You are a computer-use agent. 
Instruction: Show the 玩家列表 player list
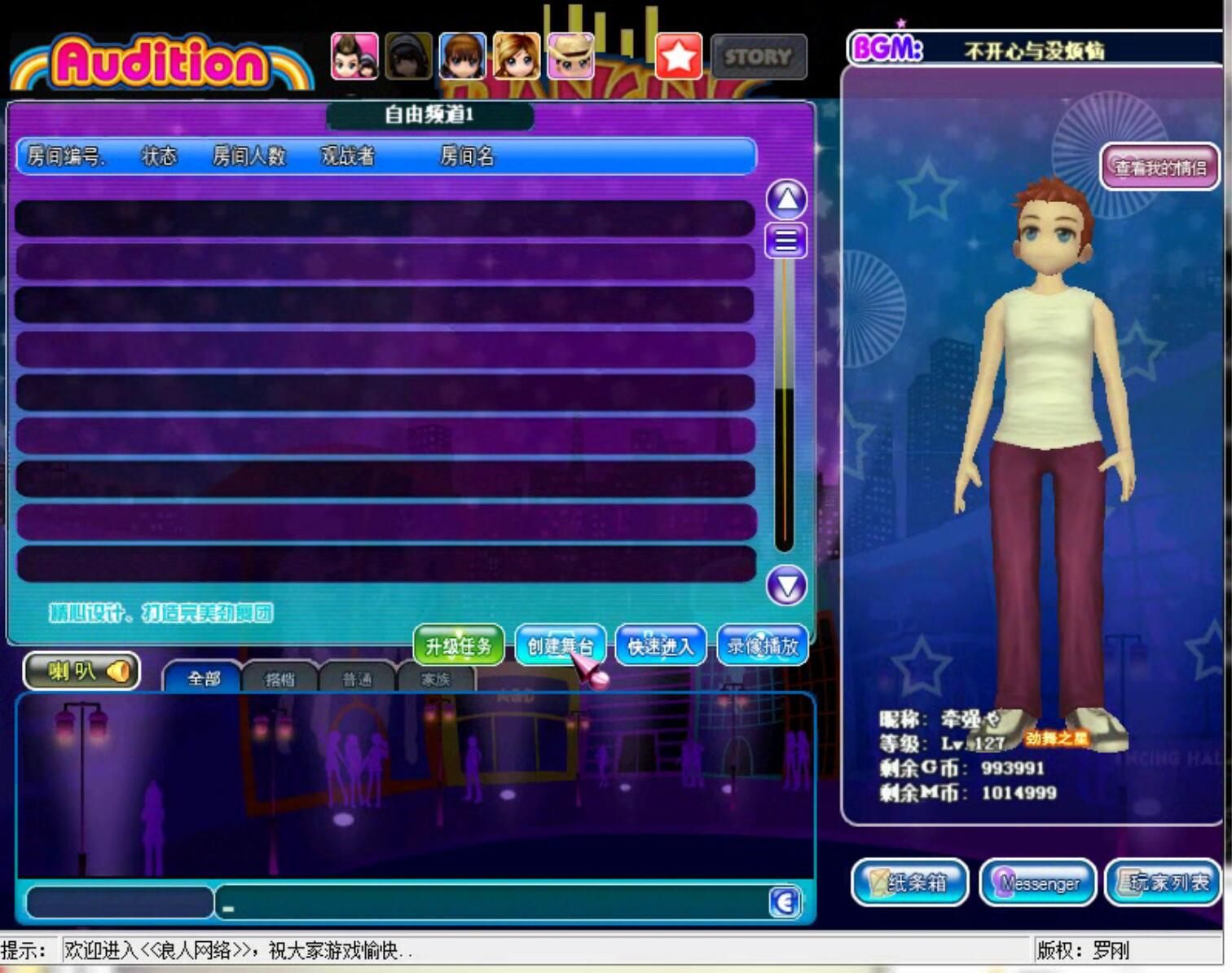pos(1164,883)
